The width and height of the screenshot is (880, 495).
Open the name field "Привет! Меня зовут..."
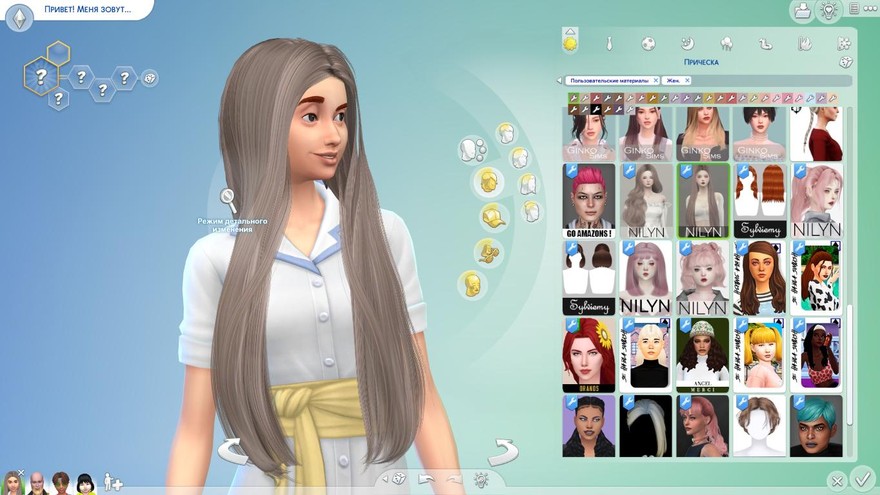[x=88, y=9]
